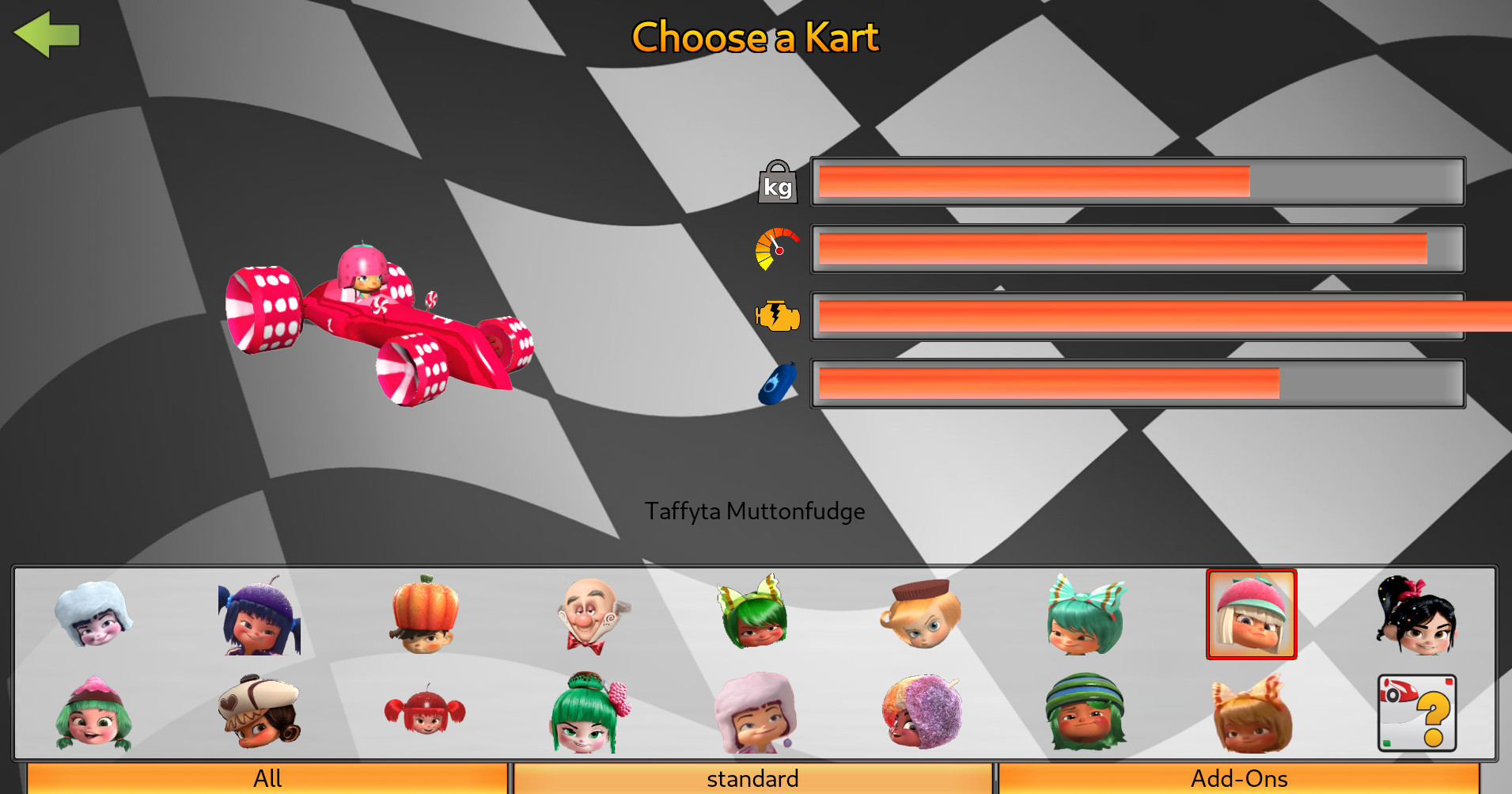Select the highlighted Taffyta Muttonfudge portrait

[x=1252, y=614]
